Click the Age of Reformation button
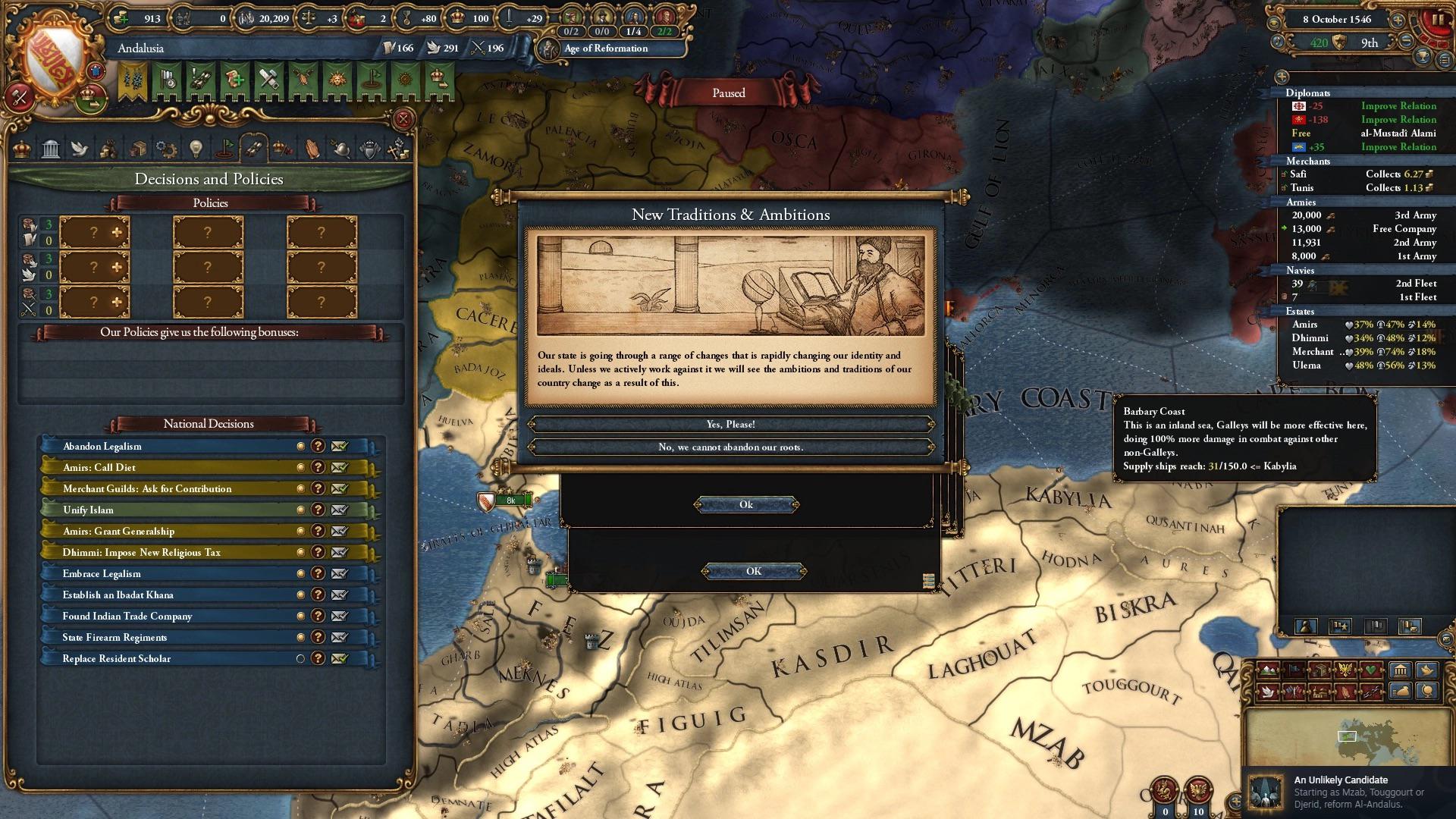The width and height of the screenshot is (1456, 819). pos(606,49)
